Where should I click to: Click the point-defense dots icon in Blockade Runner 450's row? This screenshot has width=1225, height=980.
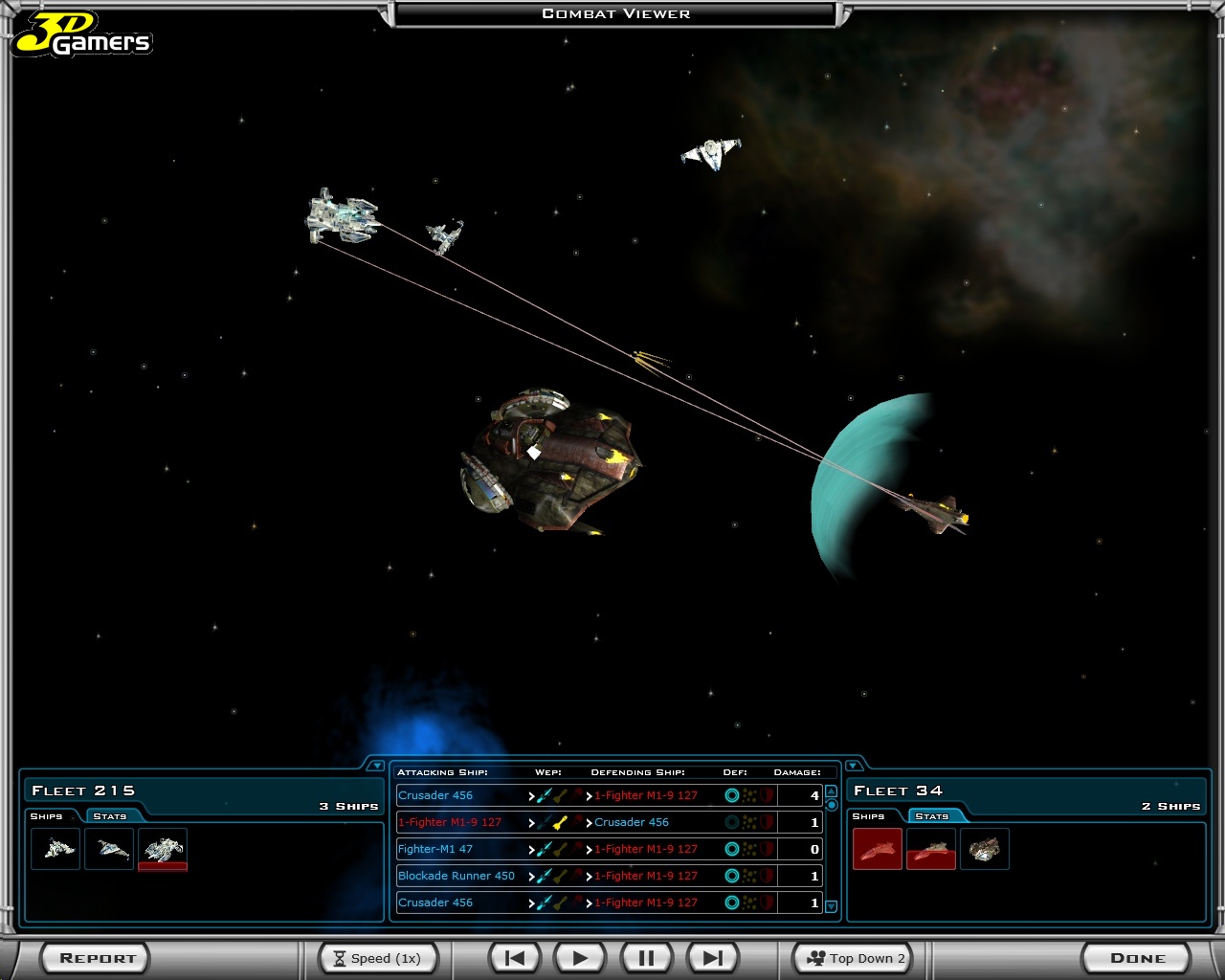pyautogui.click(x=747, y=876)
